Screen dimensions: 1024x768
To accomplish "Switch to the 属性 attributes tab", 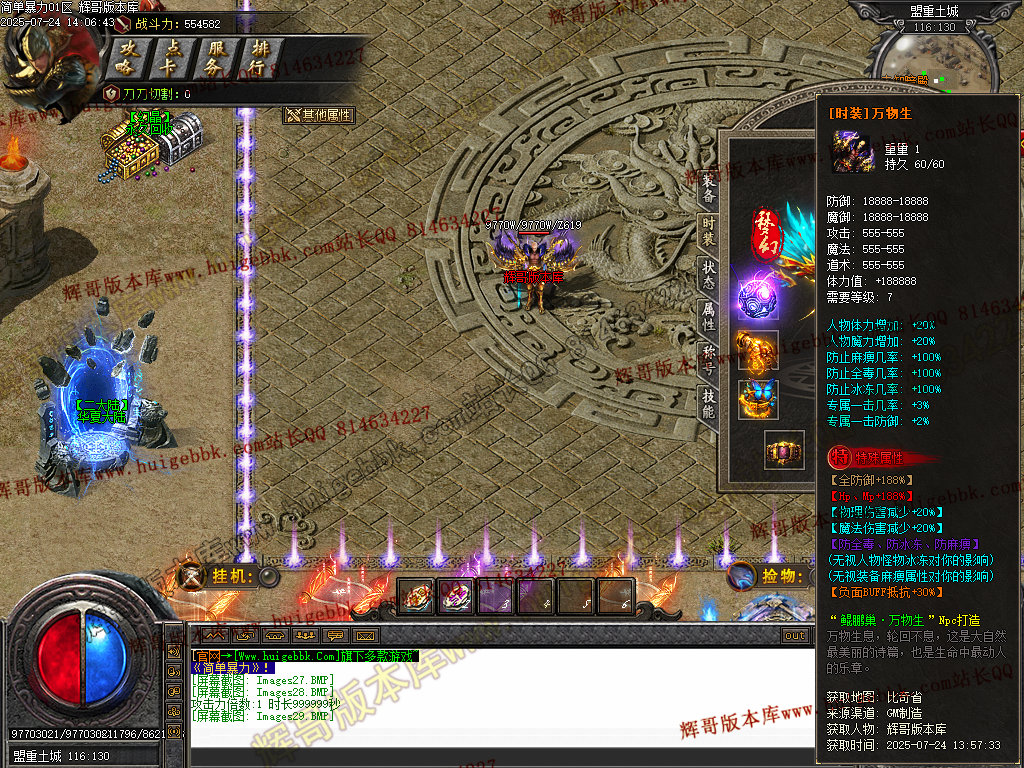I will [x=708, y=317].
